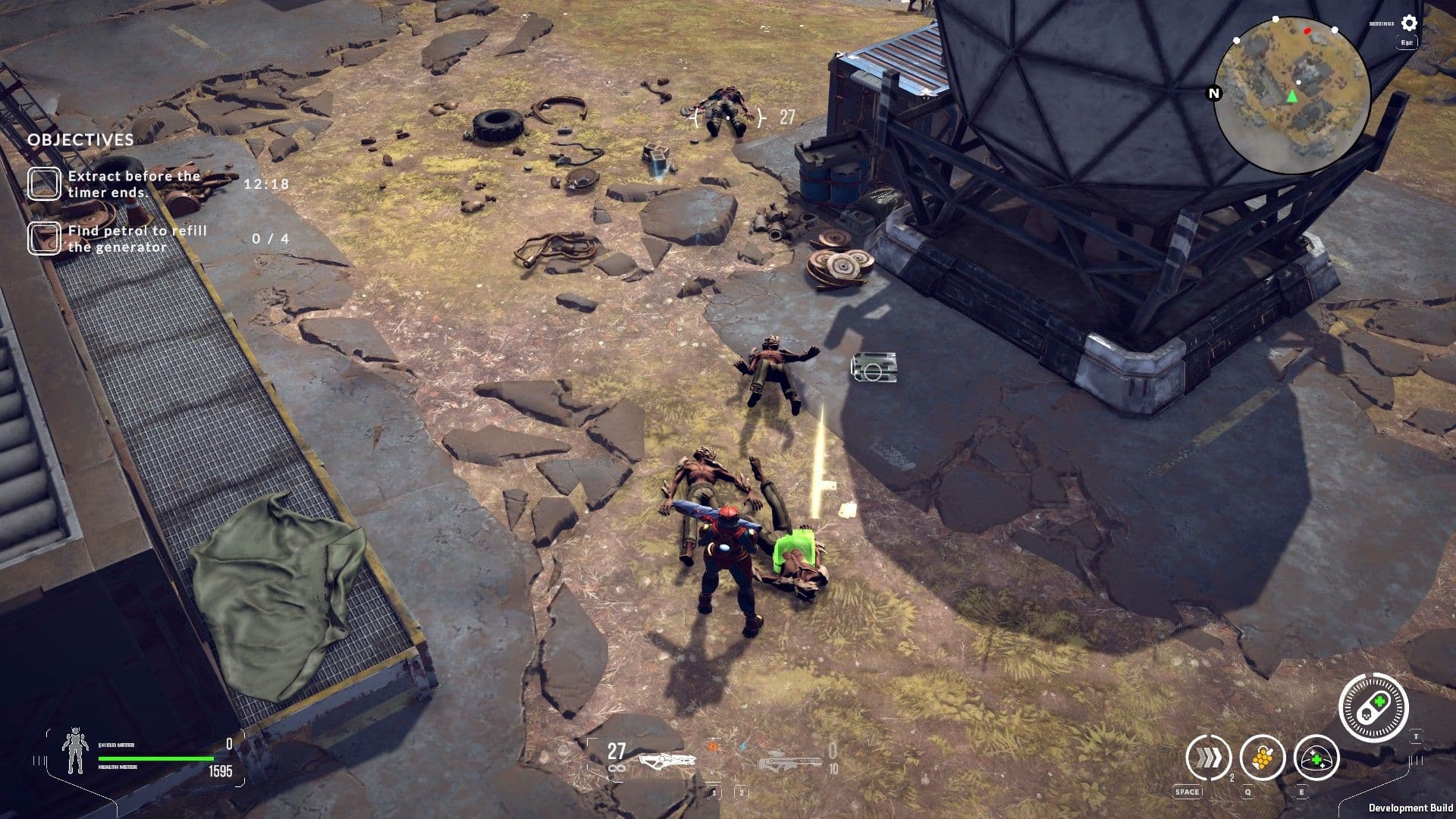Open the Settings gear icon
1456x819 pixels.
coord(1408,24)
